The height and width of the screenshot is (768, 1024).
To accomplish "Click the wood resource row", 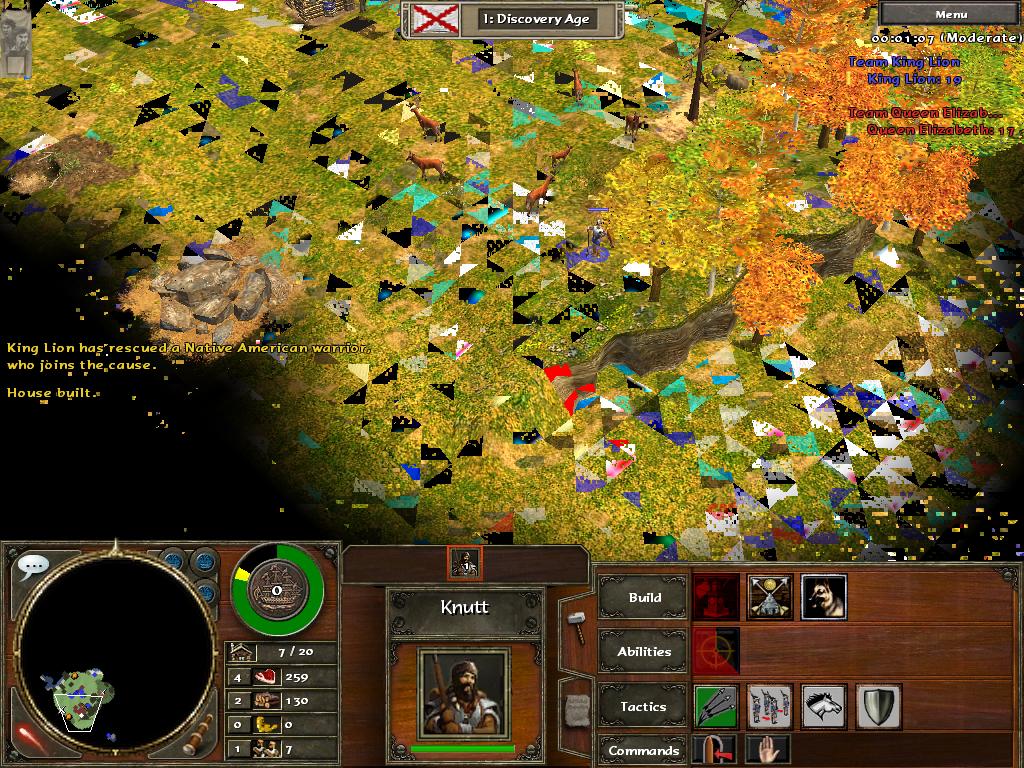I will [284, 700].
